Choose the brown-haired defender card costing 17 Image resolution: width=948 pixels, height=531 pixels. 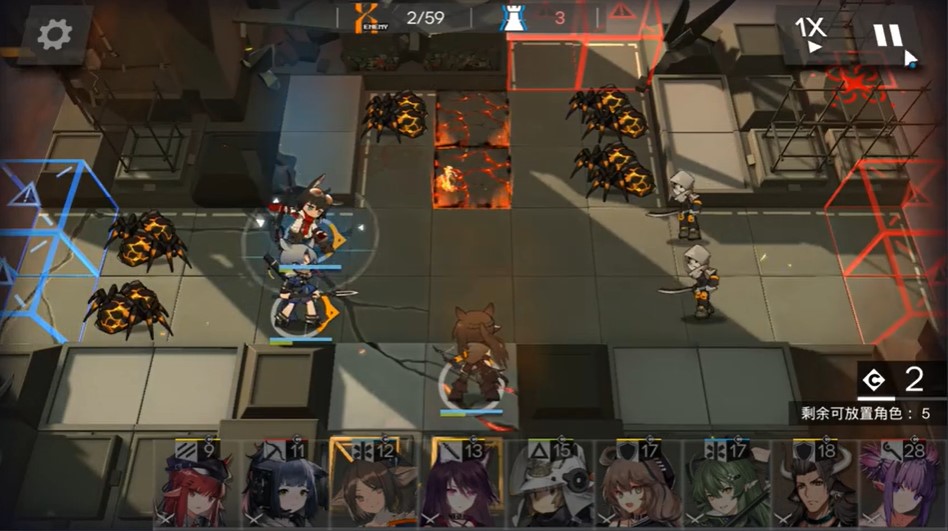pos(635,487)
